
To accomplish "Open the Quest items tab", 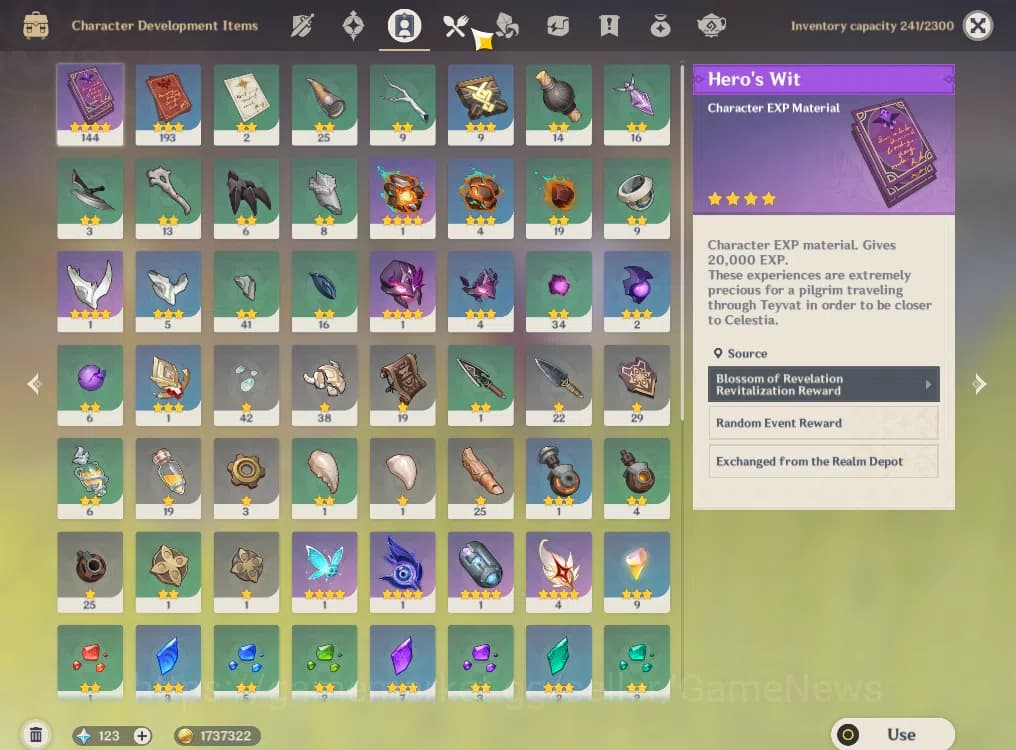I will 609,26.
